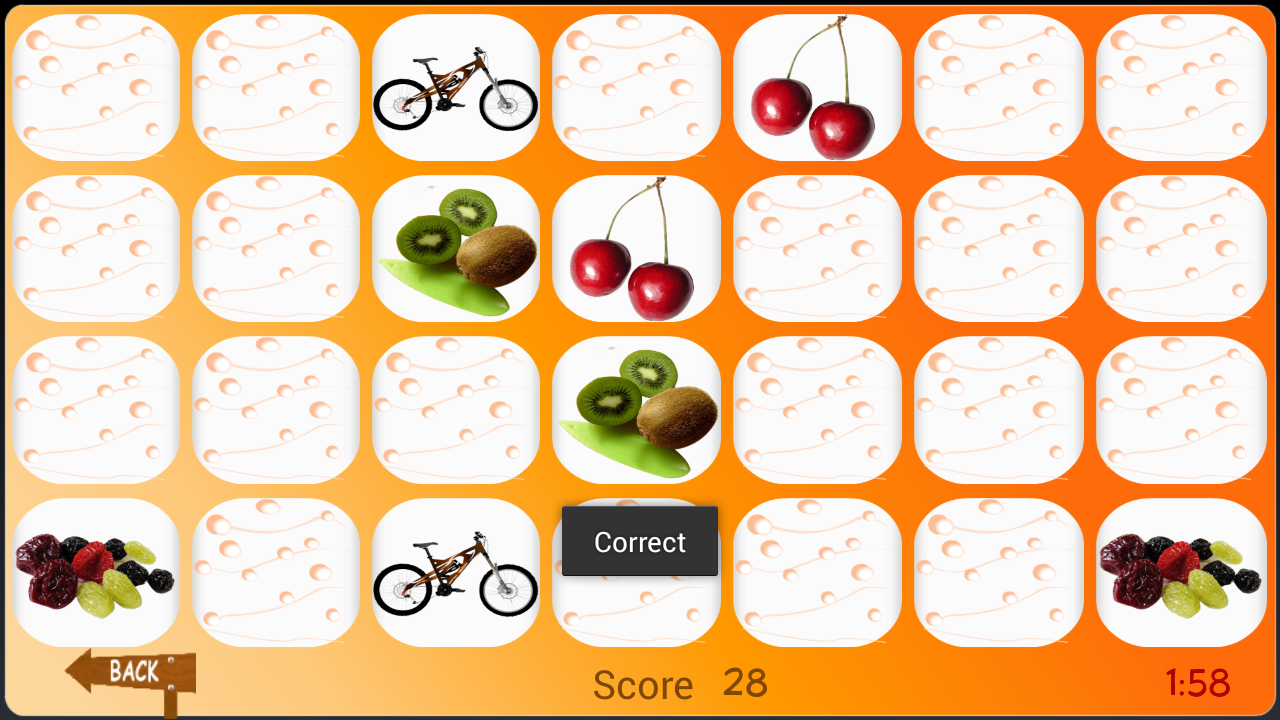The image size is (1280, 720).
Task: Click the cherries card in the top row
Action: click(x=817, y=87)
